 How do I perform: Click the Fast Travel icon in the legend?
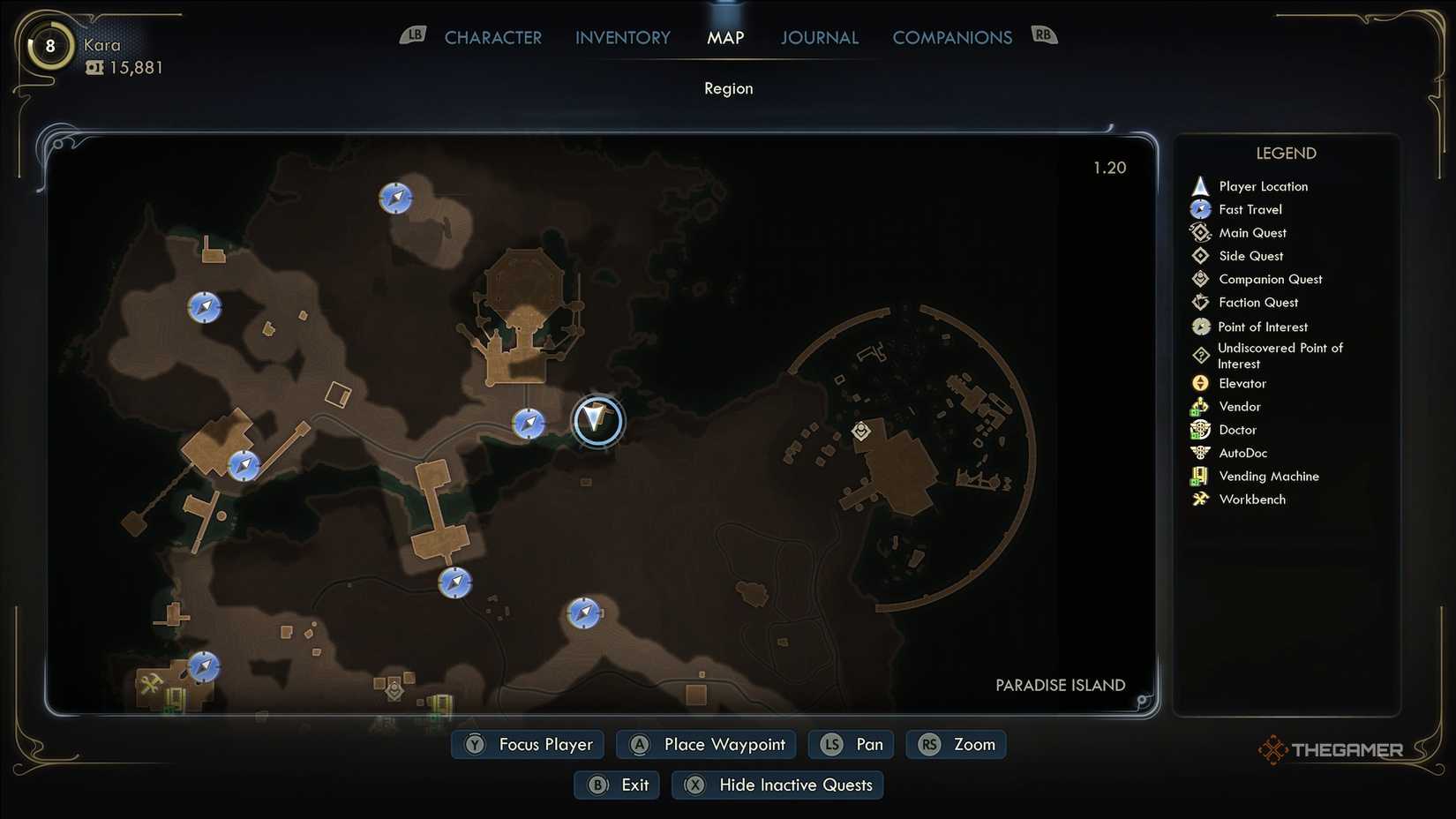(x=1200, y=209)
